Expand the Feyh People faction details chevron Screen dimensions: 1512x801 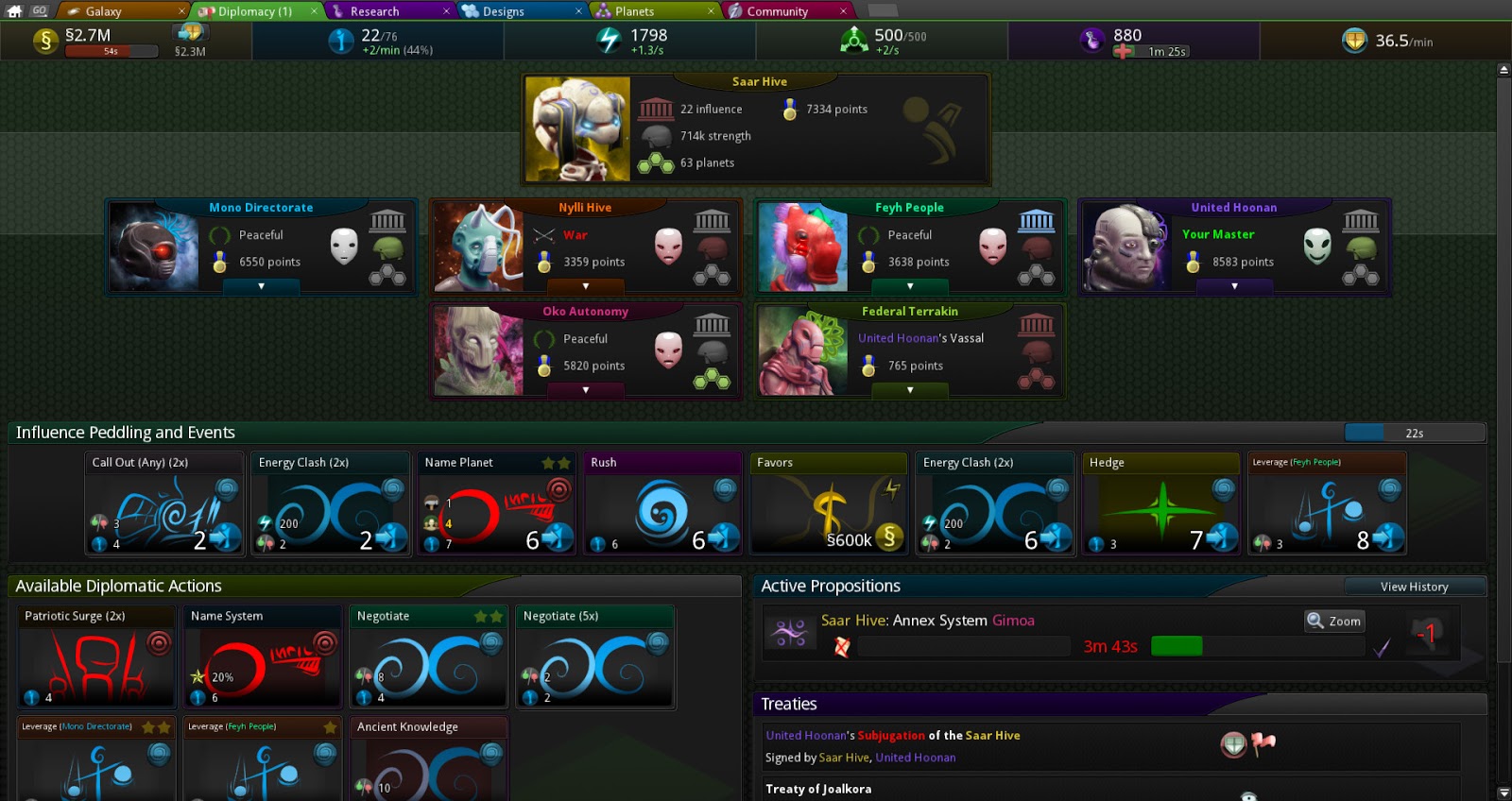click(x=909, y=287)
